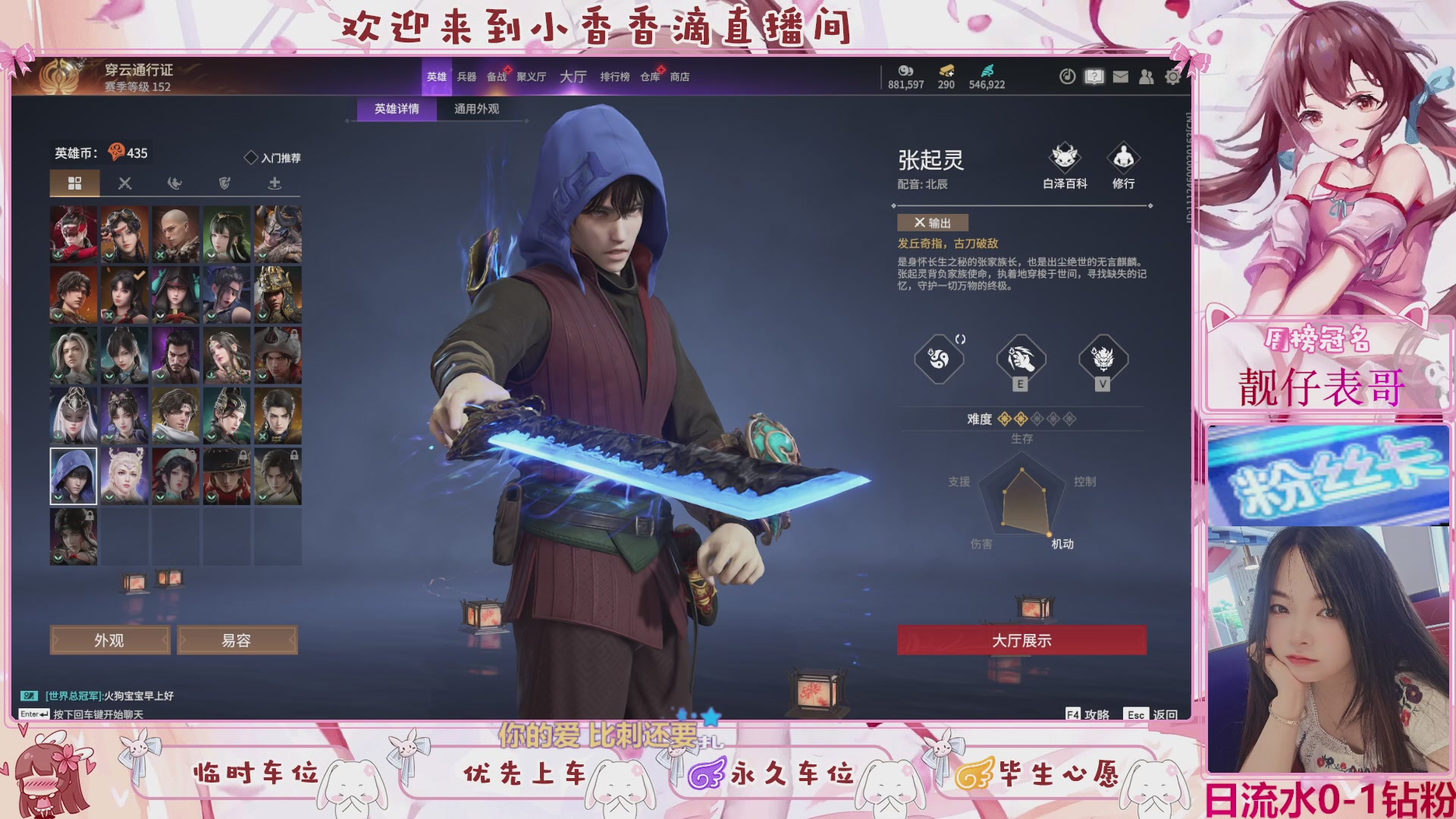The height and width of the screenshot is (819, 1456).
Task: Open 白泽百科 encyclopedia icon
Action: pos(1065,158)
